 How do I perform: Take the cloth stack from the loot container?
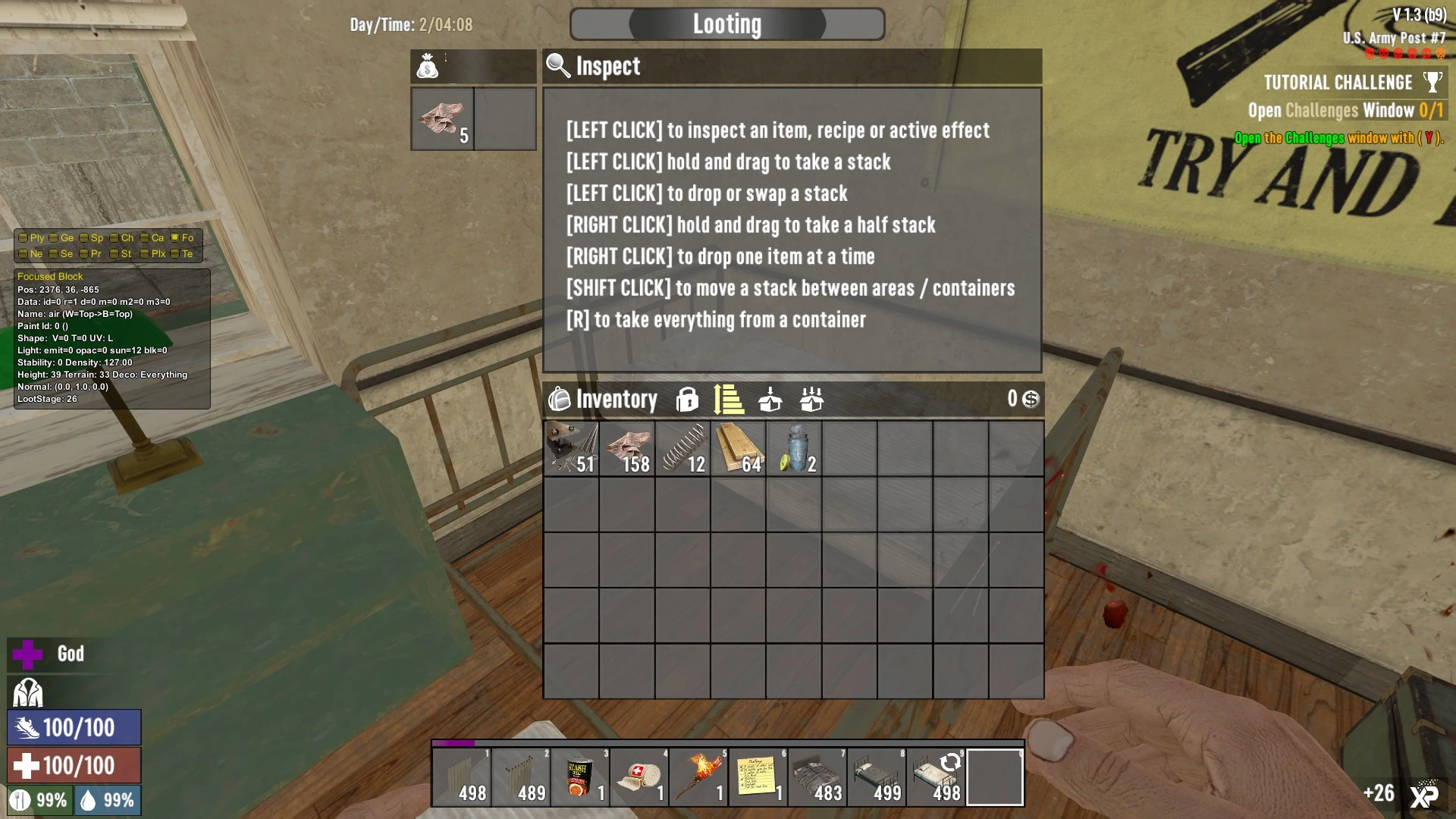442,119
